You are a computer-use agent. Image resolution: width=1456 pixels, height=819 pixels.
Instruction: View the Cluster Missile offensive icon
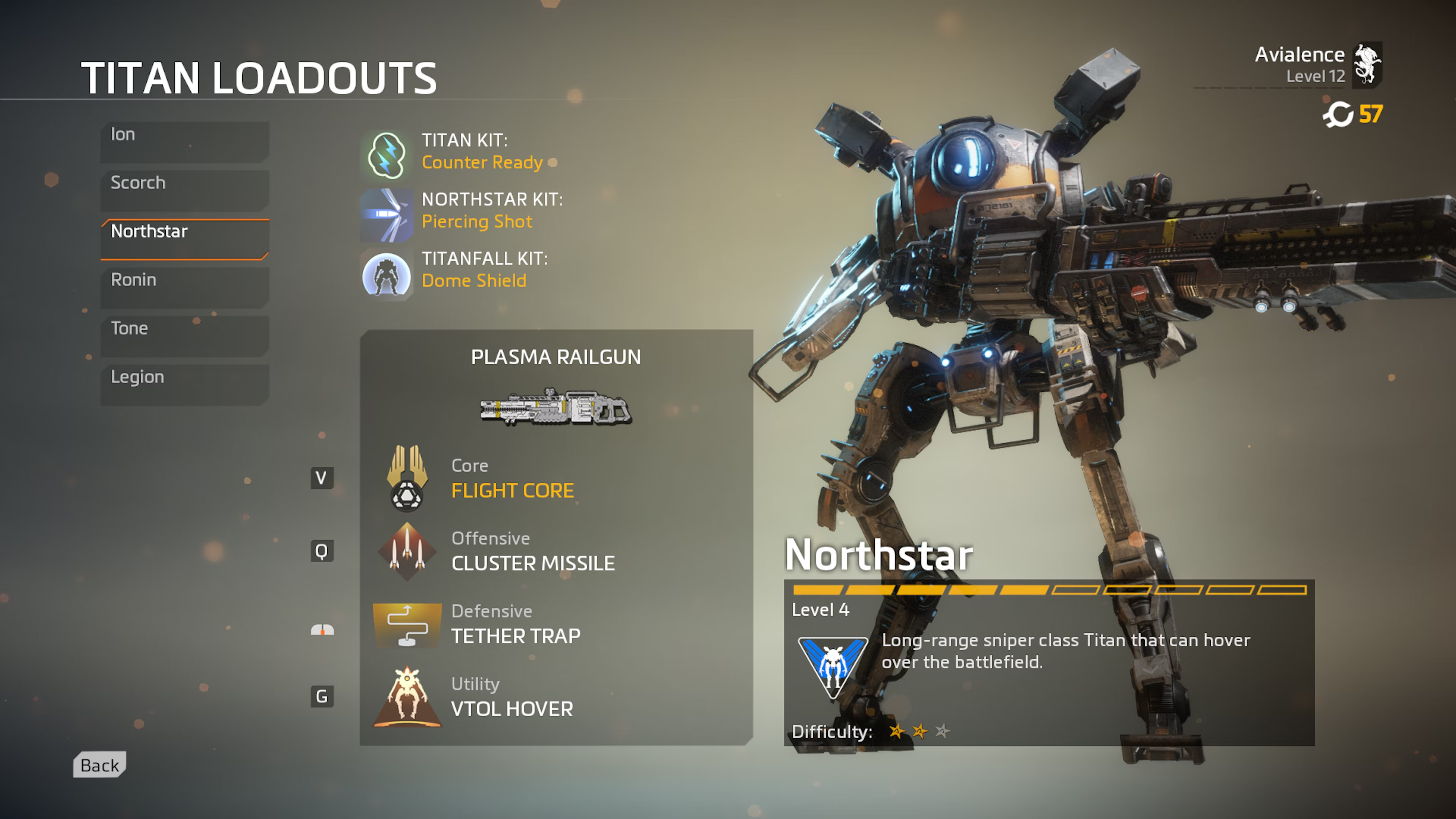[x=406, y=551]
